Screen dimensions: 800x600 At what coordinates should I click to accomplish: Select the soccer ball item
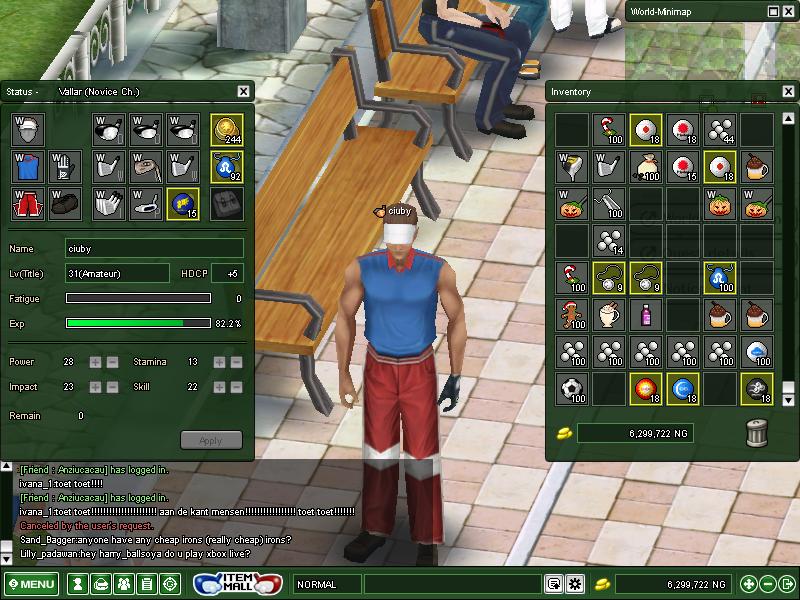(572, 388)
